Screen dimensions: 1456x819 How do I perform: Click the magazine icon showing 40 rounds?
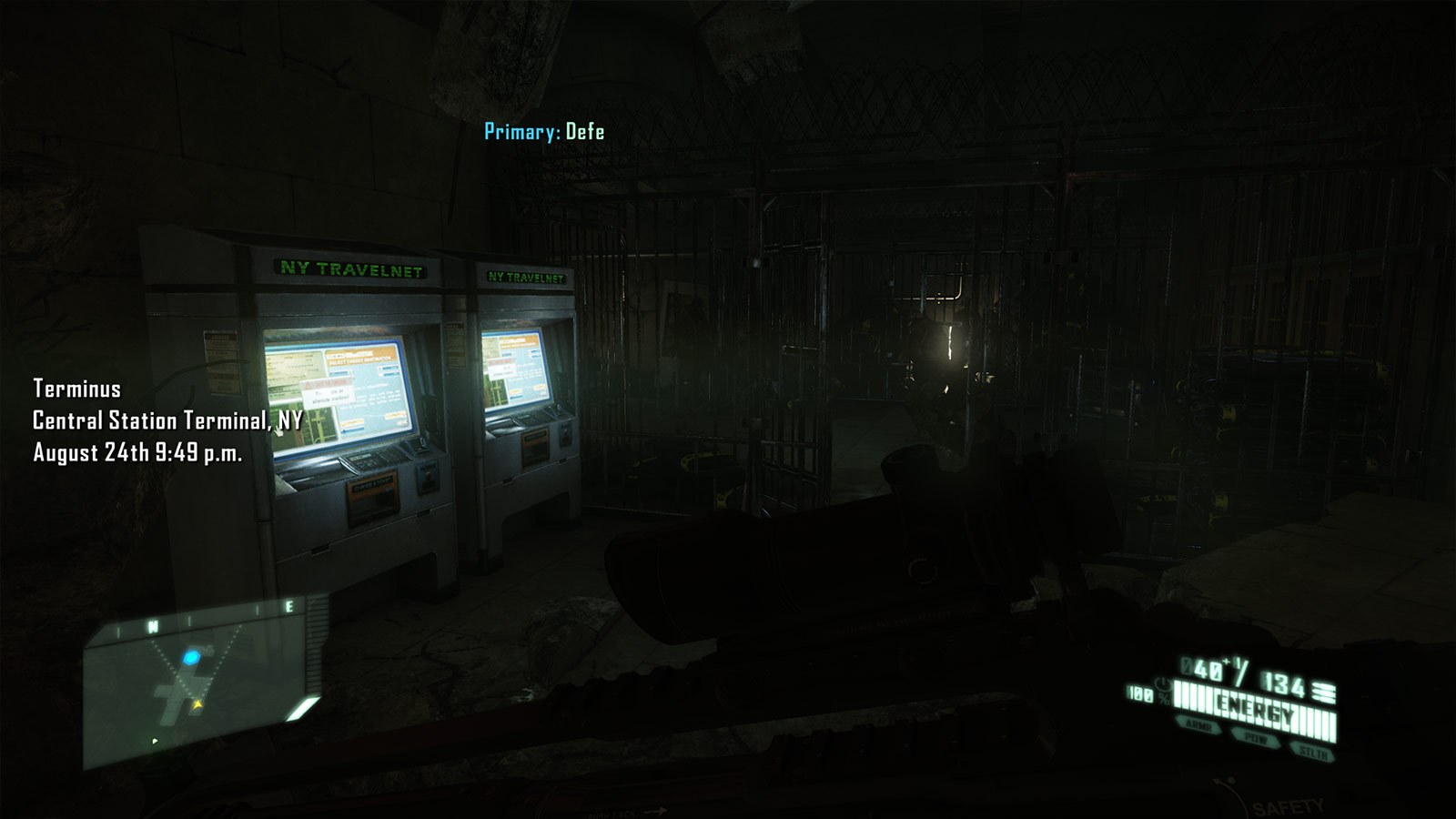tap(1207, 669)
